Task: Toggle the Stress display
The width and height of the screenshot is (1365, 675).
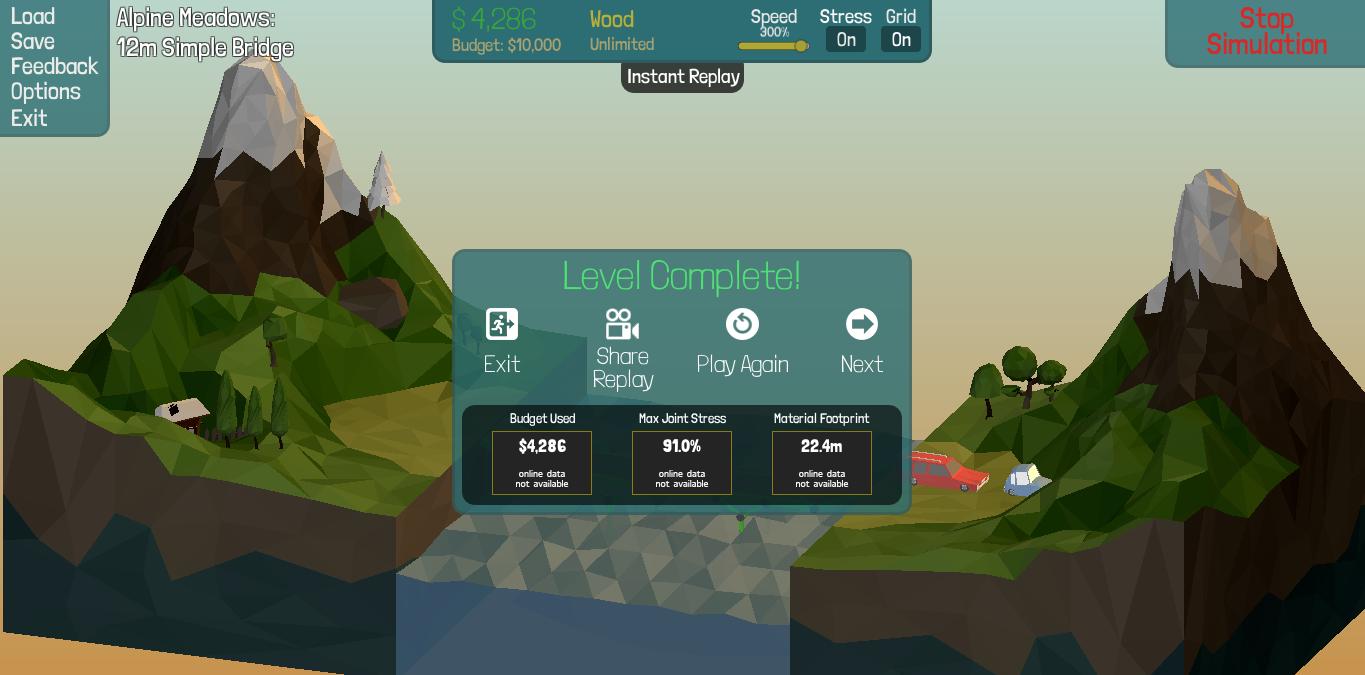Action: pyautogui.click(x=846, y=40)
